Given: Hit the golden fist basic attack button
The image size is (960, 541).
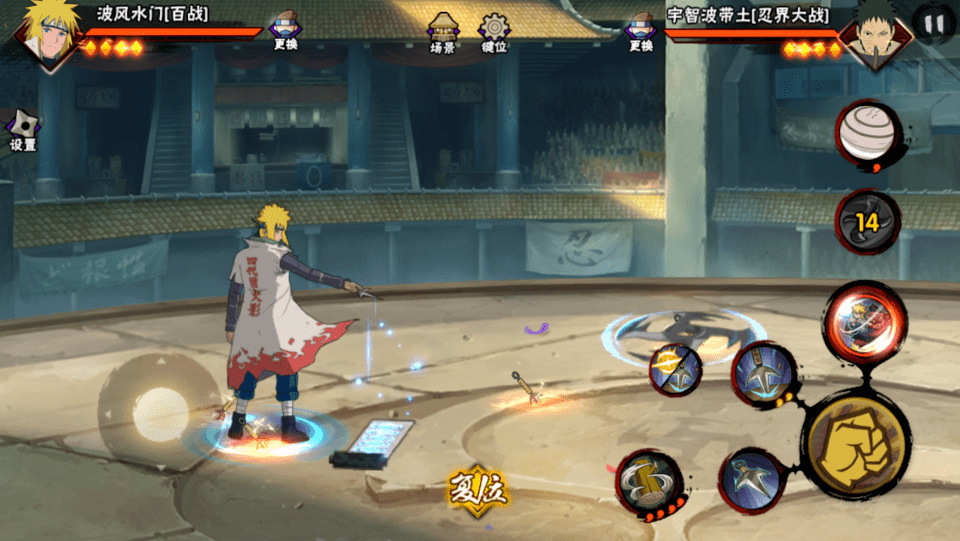Looking at the screenshot, I should tap(855, 441).
